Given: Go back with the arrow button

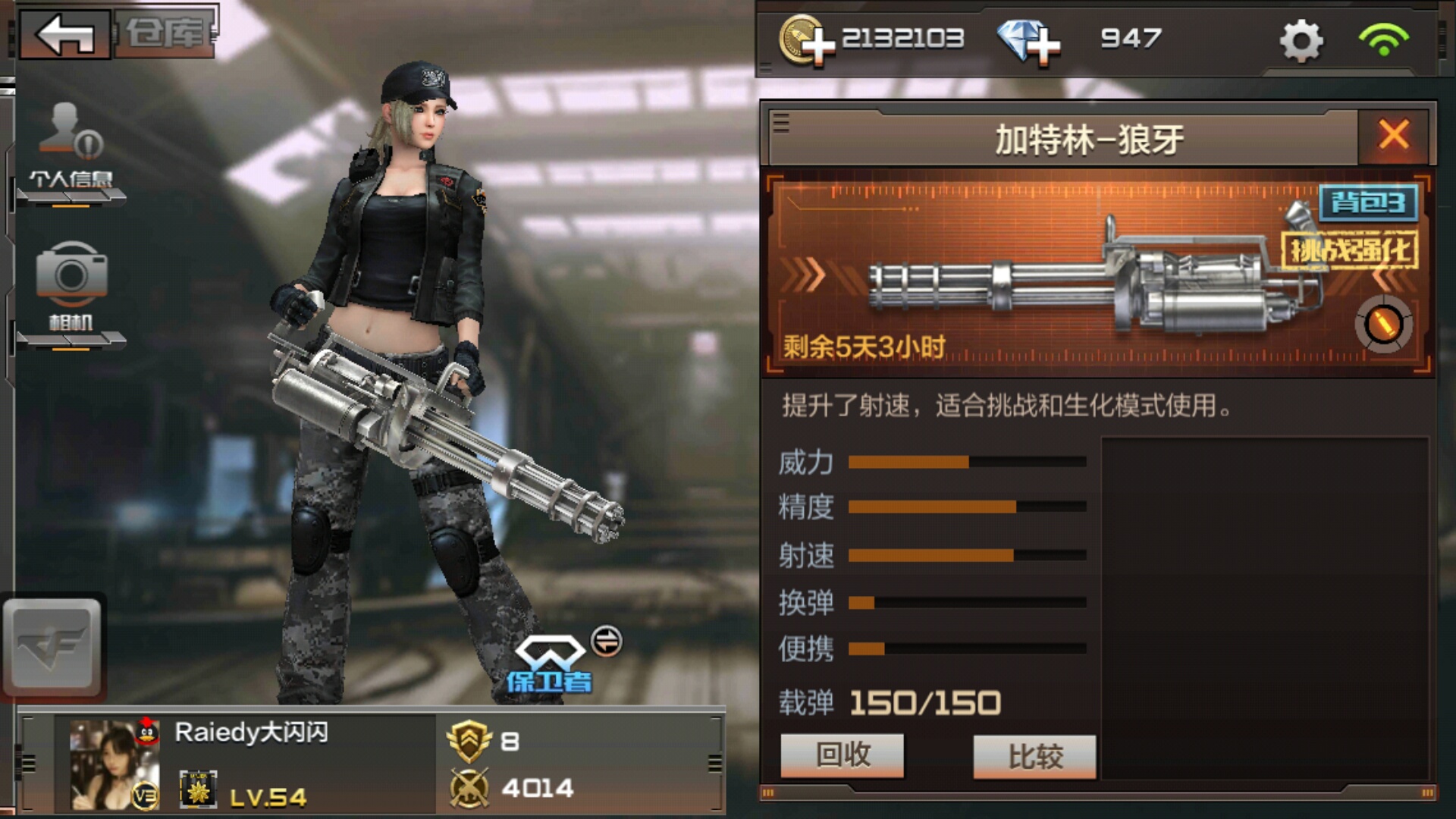Looking at the screenshot, I should (65, 34).
